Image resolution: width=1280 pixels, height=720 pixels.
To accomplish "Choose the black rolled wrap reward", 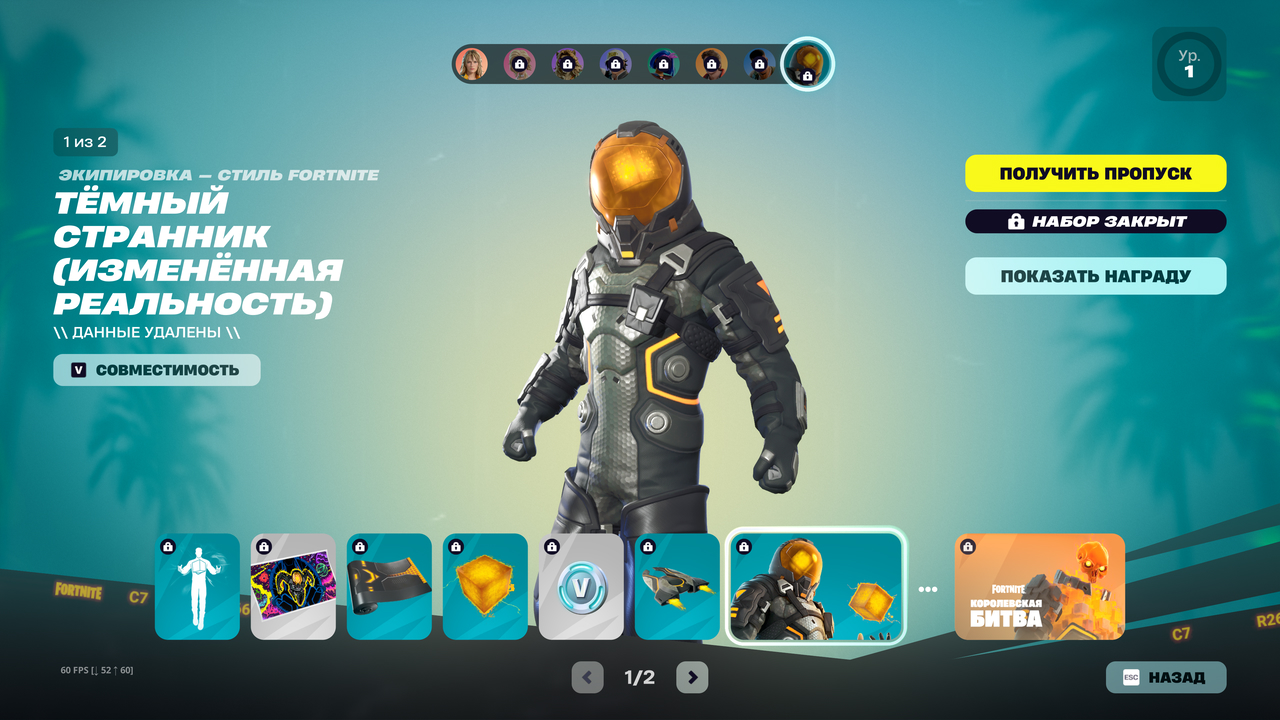I will [x=389, y=586].
